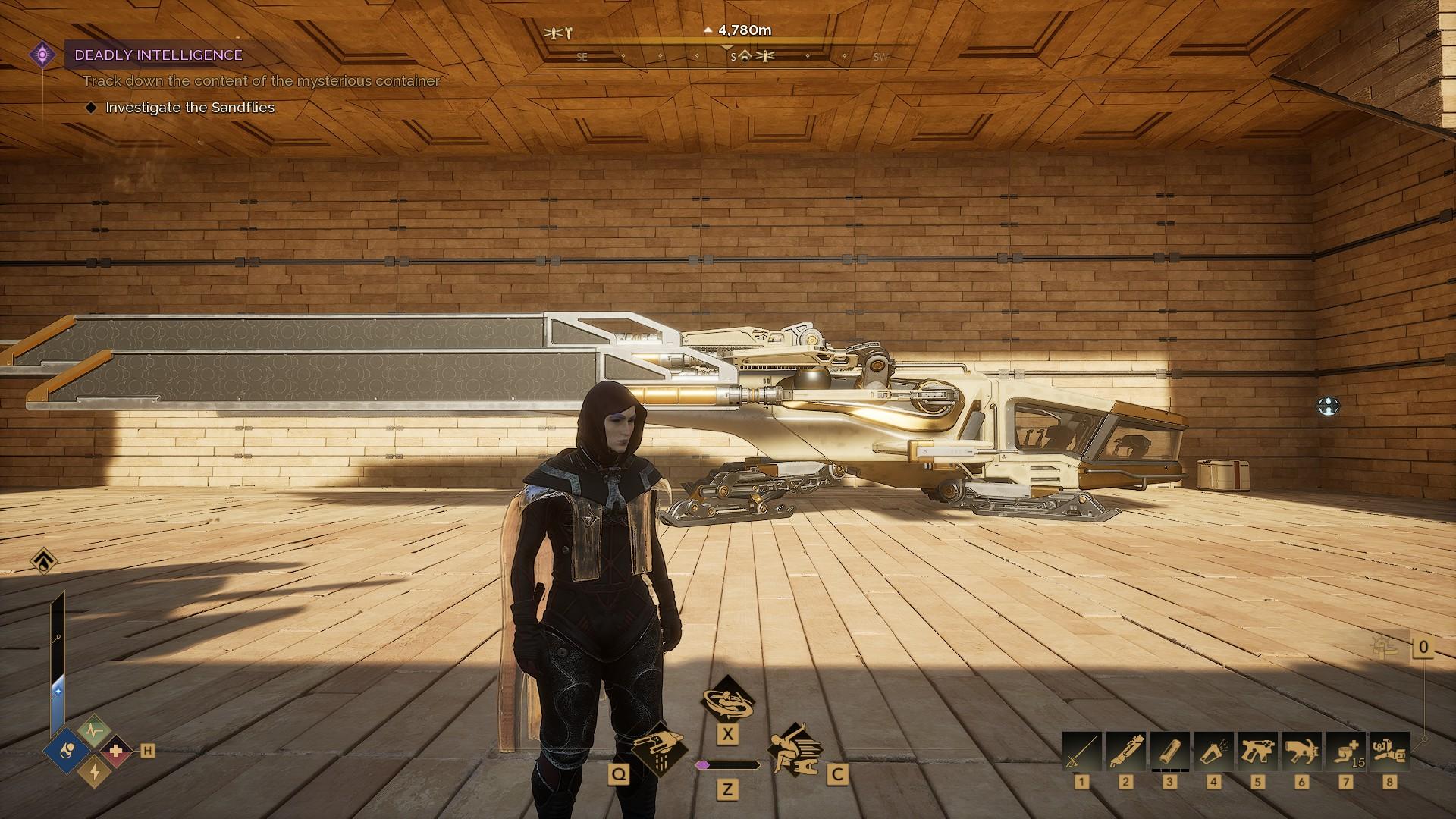1456x819 pixels.
Task: Click the yellow lightning bolt status diamond
Action: tap(94, 771)
